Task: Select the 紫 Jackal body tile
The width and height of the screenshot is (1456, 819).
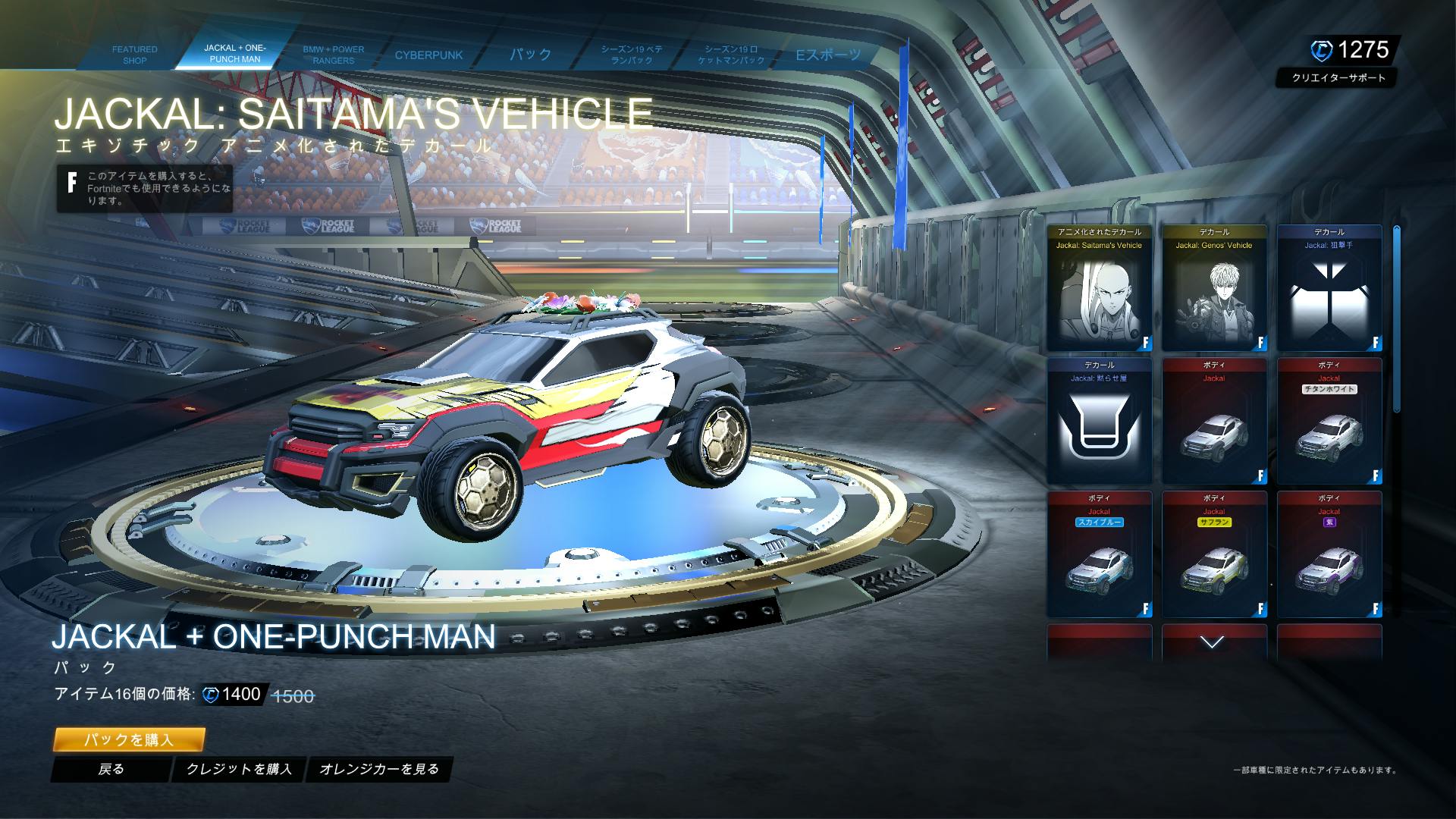Action: 1329,555
